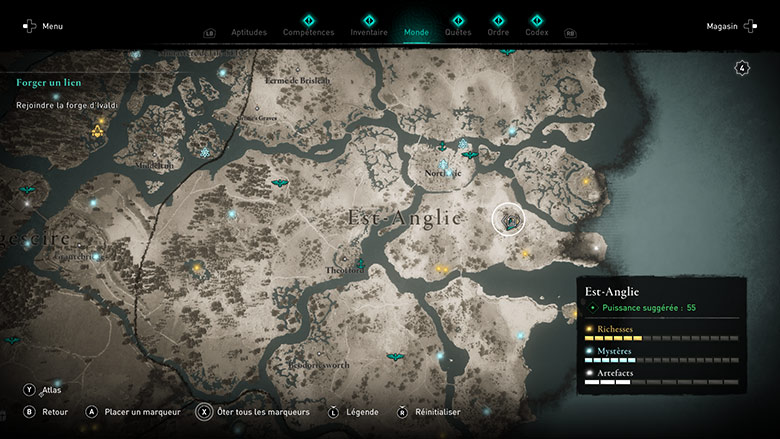Open the Compétences tab

[x=308, y=32]
